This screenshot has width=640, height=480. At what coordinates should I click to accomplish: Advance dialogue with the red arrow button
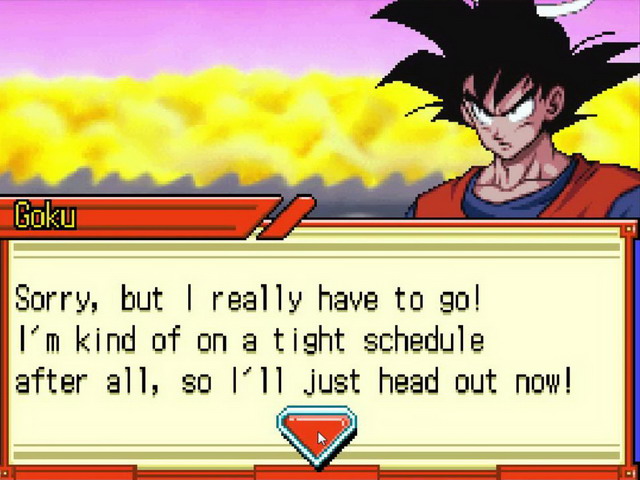[x=316, y=433]
